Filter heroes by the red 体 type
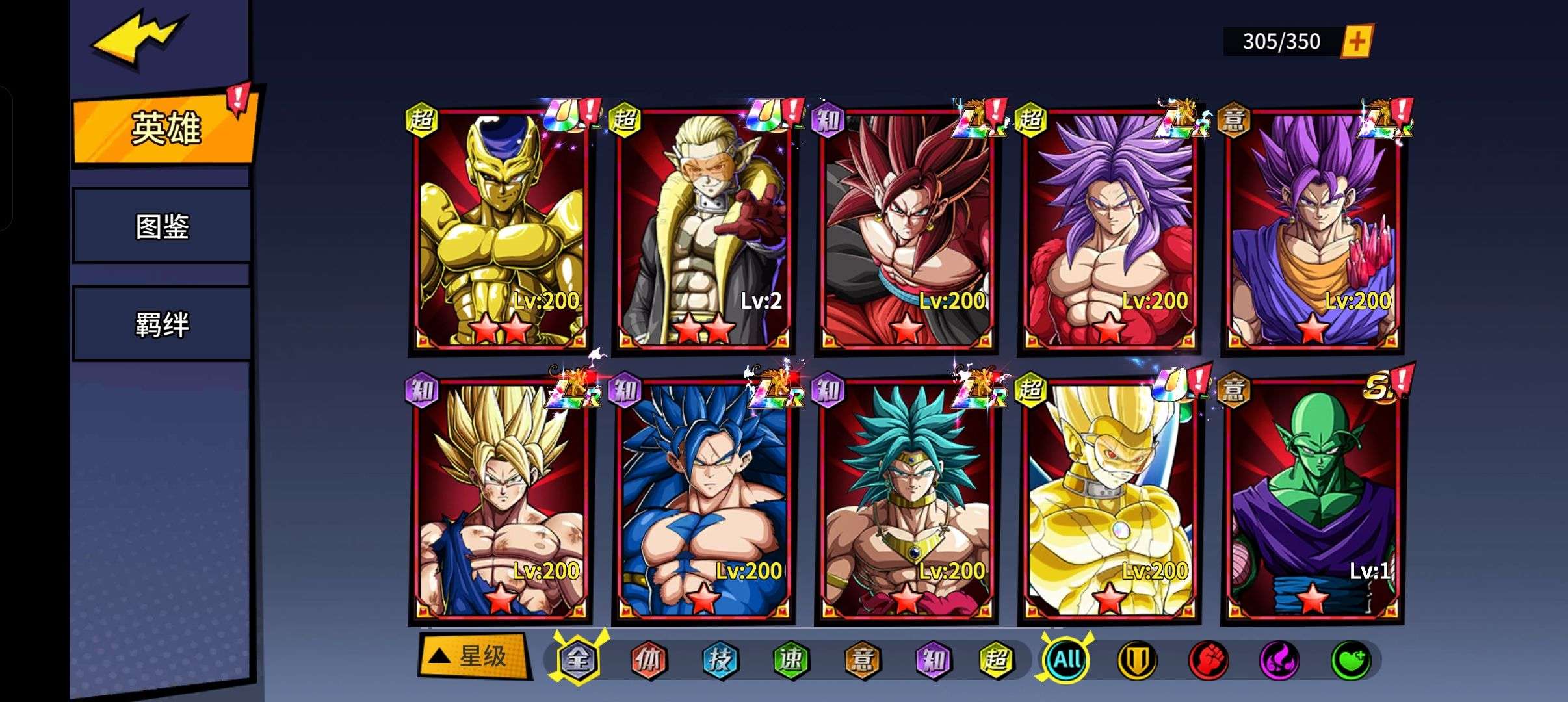 tap(649, 660)
